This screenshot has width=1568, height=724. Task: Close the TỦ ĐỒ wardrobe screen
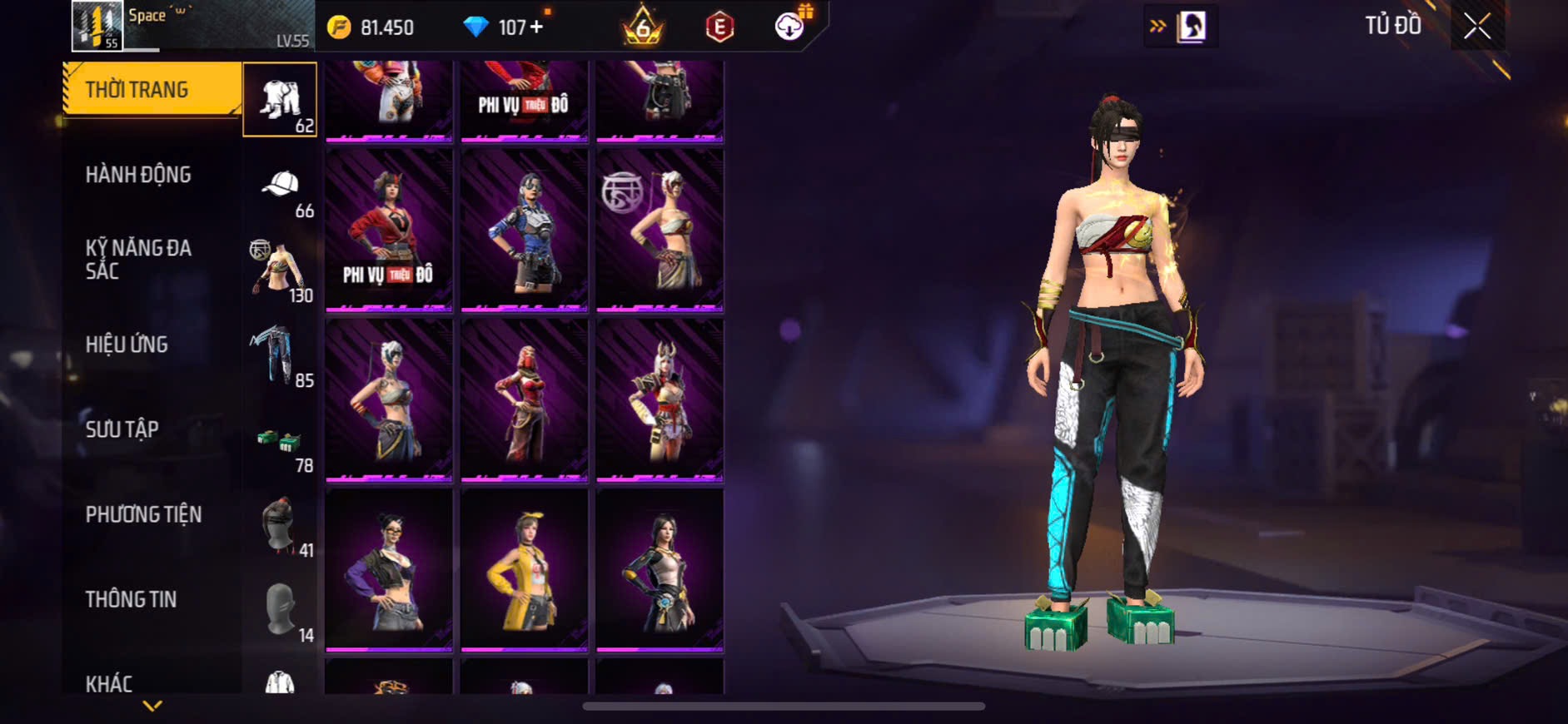tap(1477, 27)
